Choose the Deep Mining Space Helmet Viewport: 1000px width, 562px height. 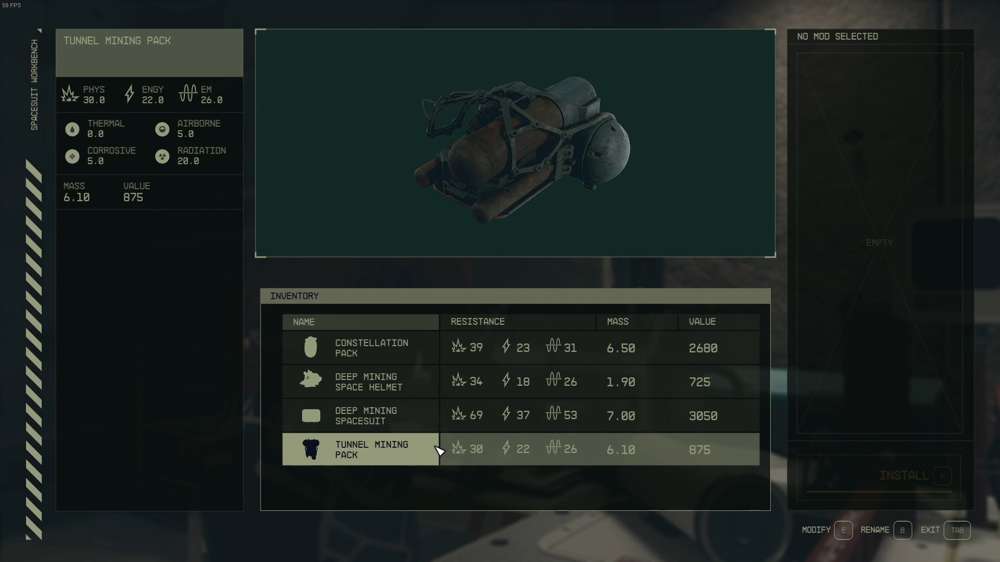[x=368, y=382]
